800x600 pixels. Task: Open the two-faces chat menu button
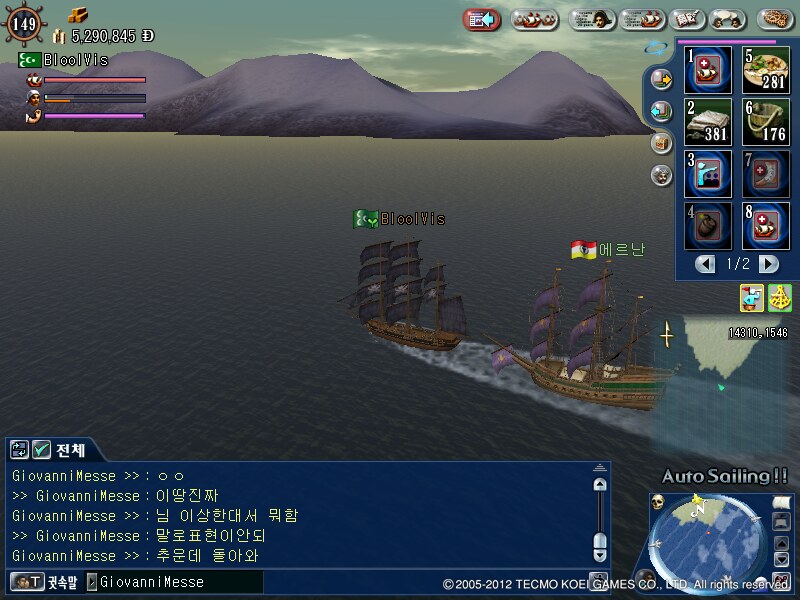pos(732,19)
